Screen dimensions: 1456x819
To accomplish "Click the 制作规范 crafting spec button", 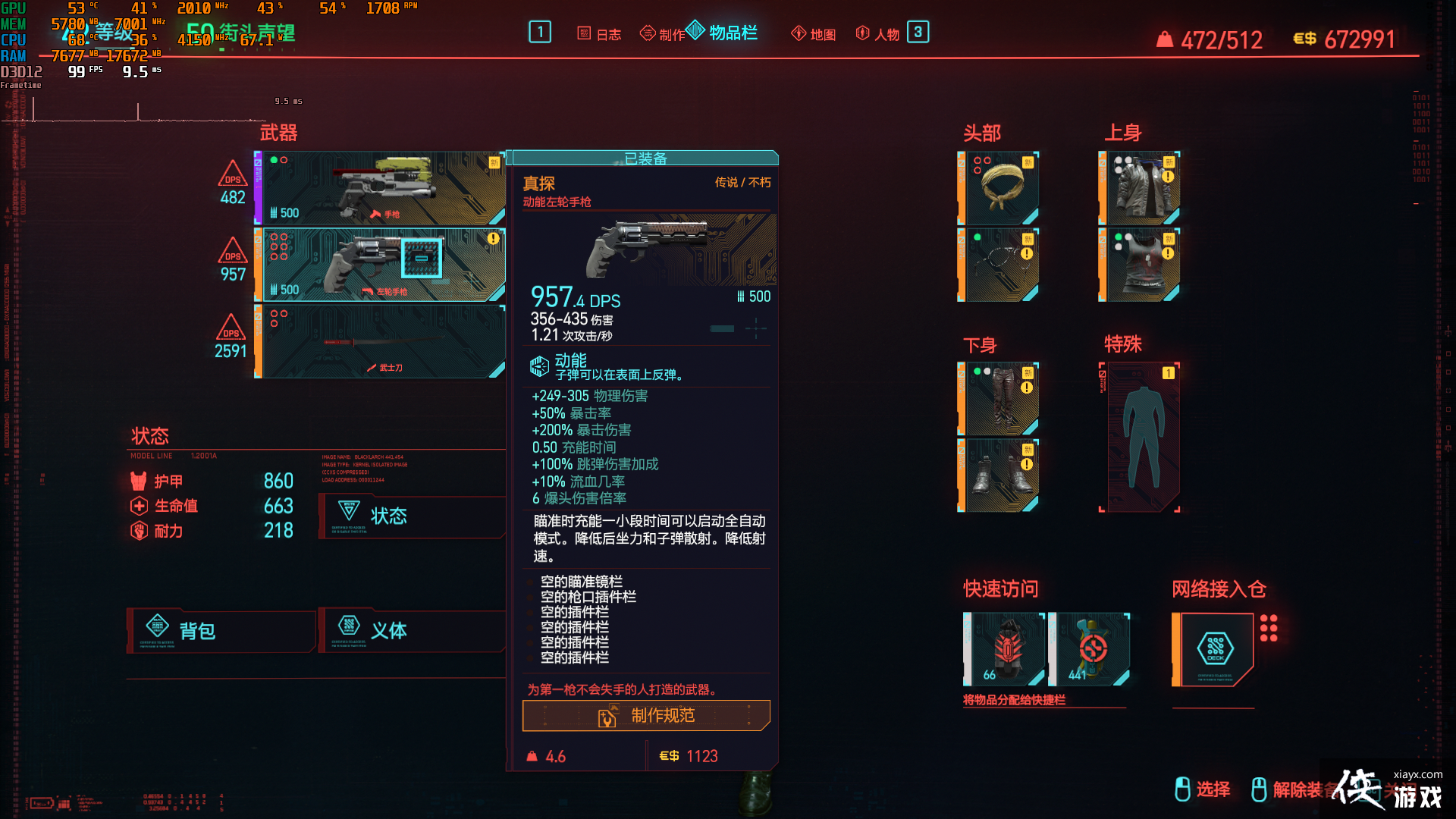I will (645, 715).
